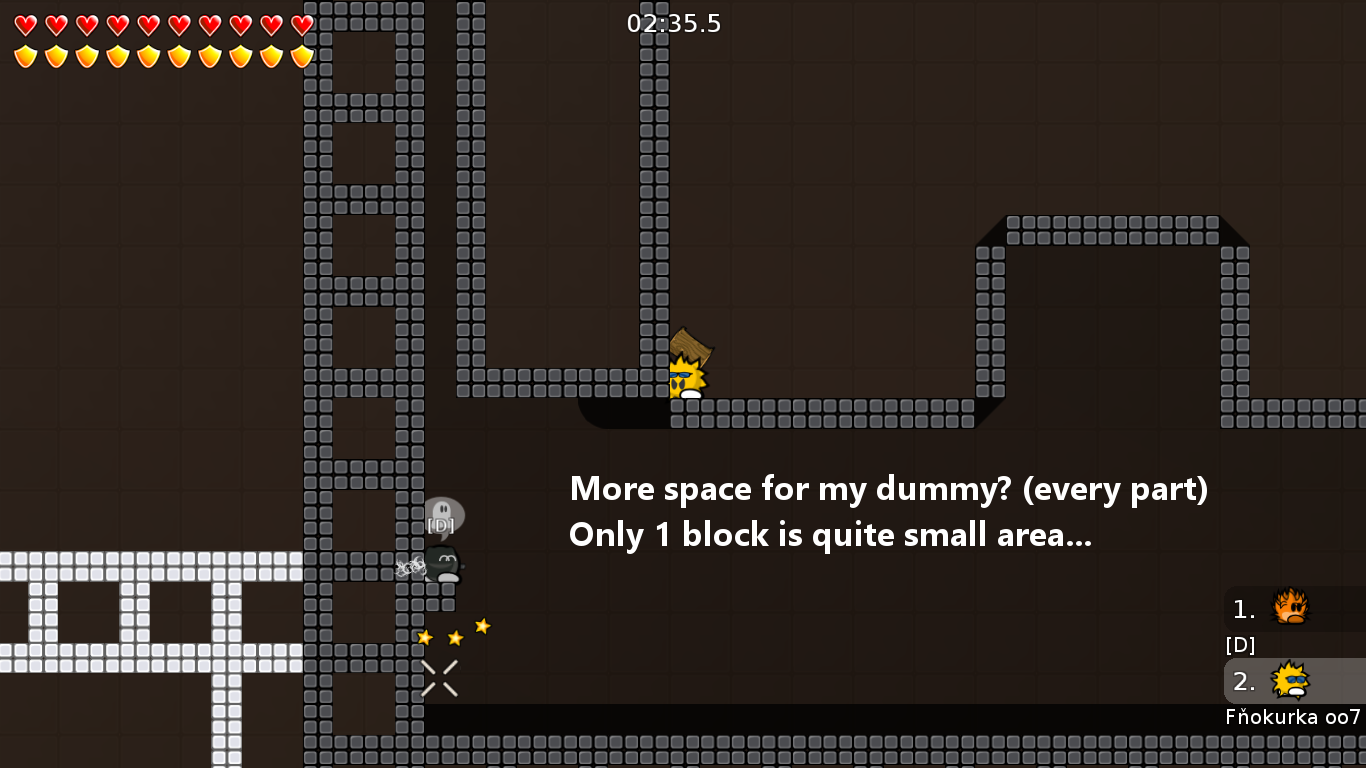Select the second-place Fňokurka oo7 player entry
Screen dimensions: 1366x768
[1292, 682]
